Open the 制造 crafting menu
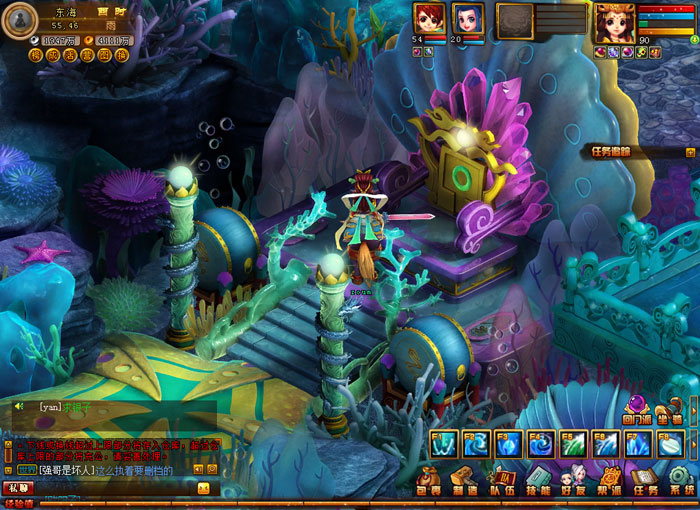The height and width of the screenshot is (510, 700). (x=463, y=480)
